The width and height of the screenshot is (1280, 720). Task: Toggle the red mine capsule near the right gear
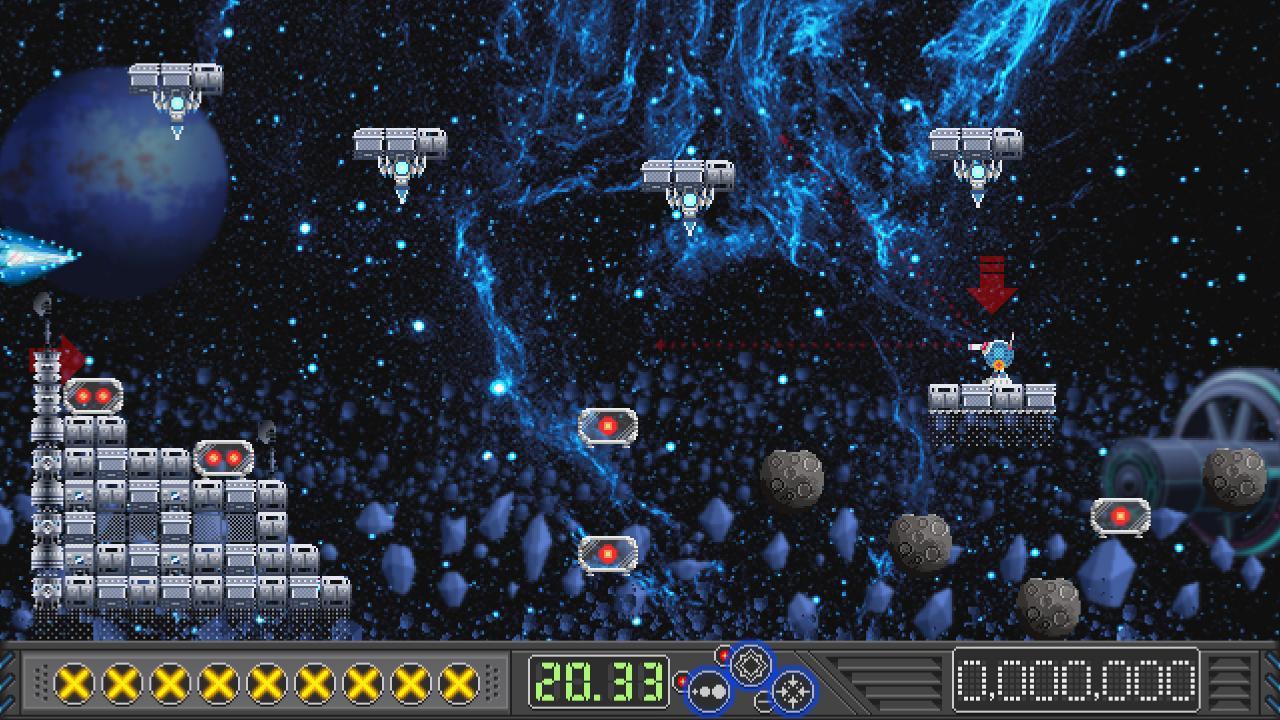(1122, 513)
